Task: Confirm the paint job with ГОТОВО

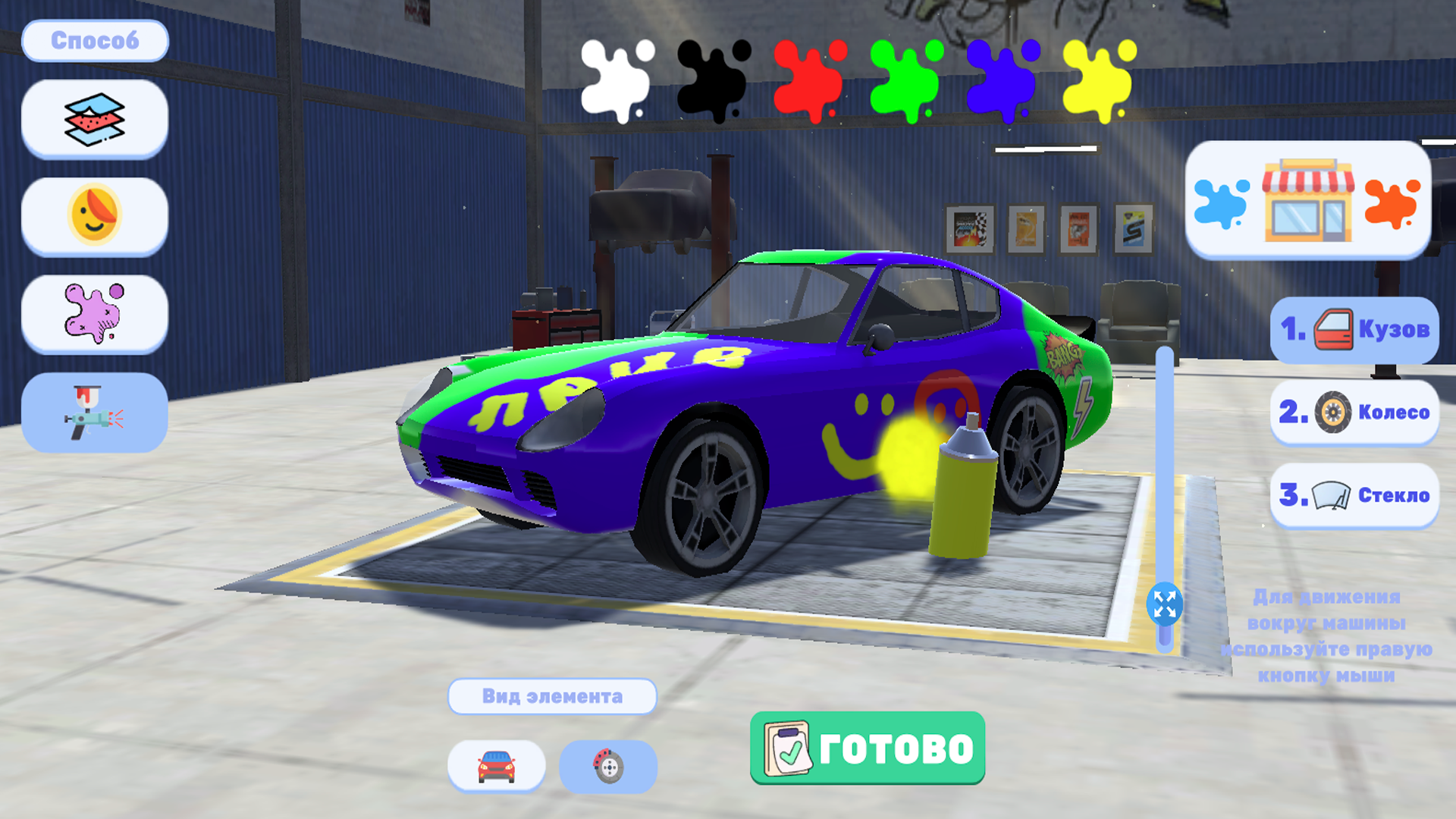Action: tap(866, 747)
